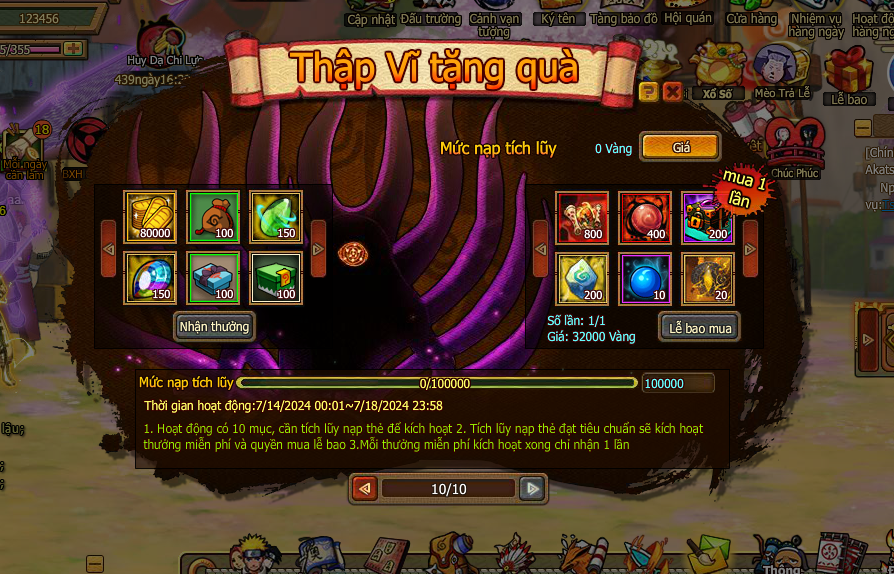Screen dimensions: 894x574
Task: Open the Lễ bao gift box menu
Action: pos(849,75)
